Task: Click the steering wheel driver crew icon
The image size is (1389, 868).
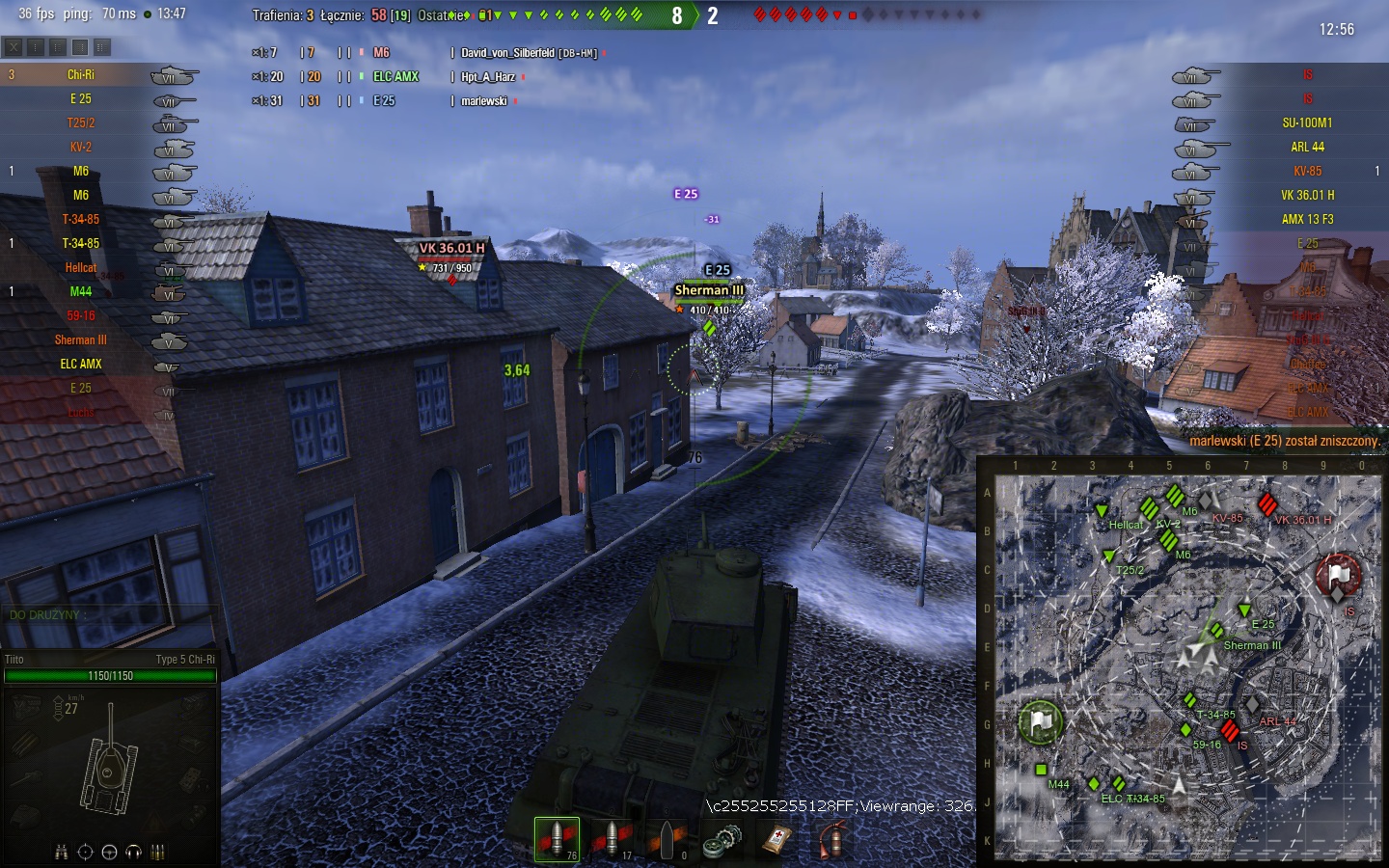Action: point(109,852)
